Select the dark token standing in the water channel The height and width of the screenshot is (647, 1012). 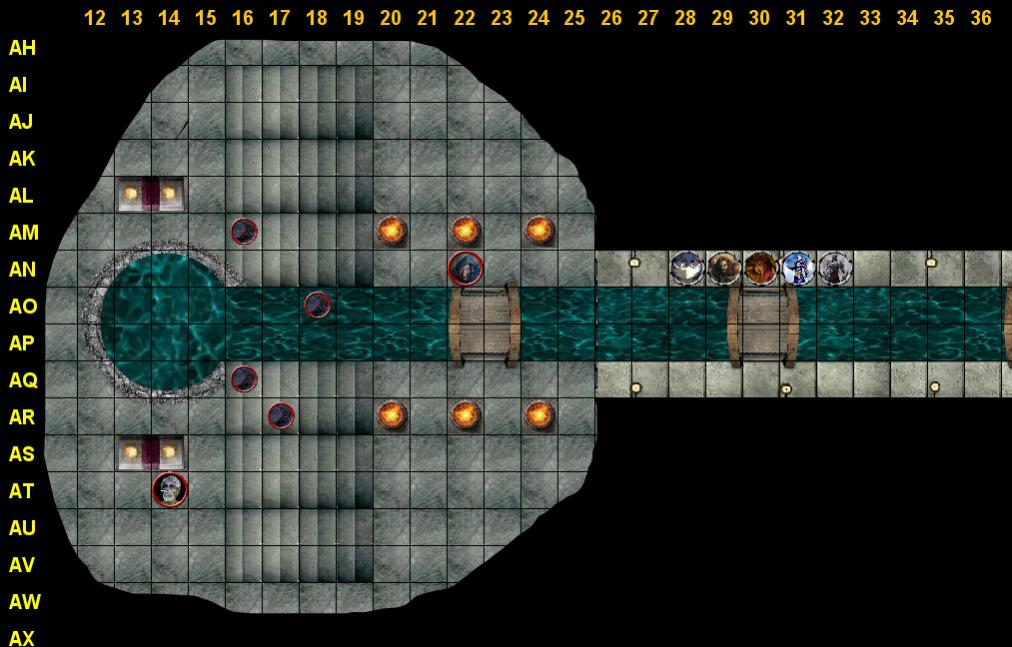click(x=318, y=304)
